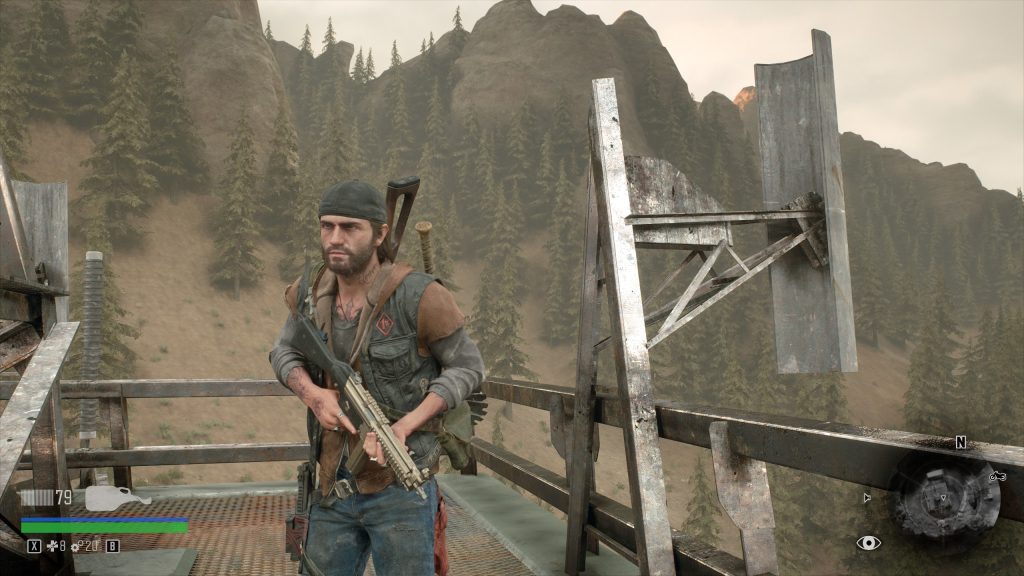
Task: Toggle the eye visibility indicator
Action: pos(868,543)
